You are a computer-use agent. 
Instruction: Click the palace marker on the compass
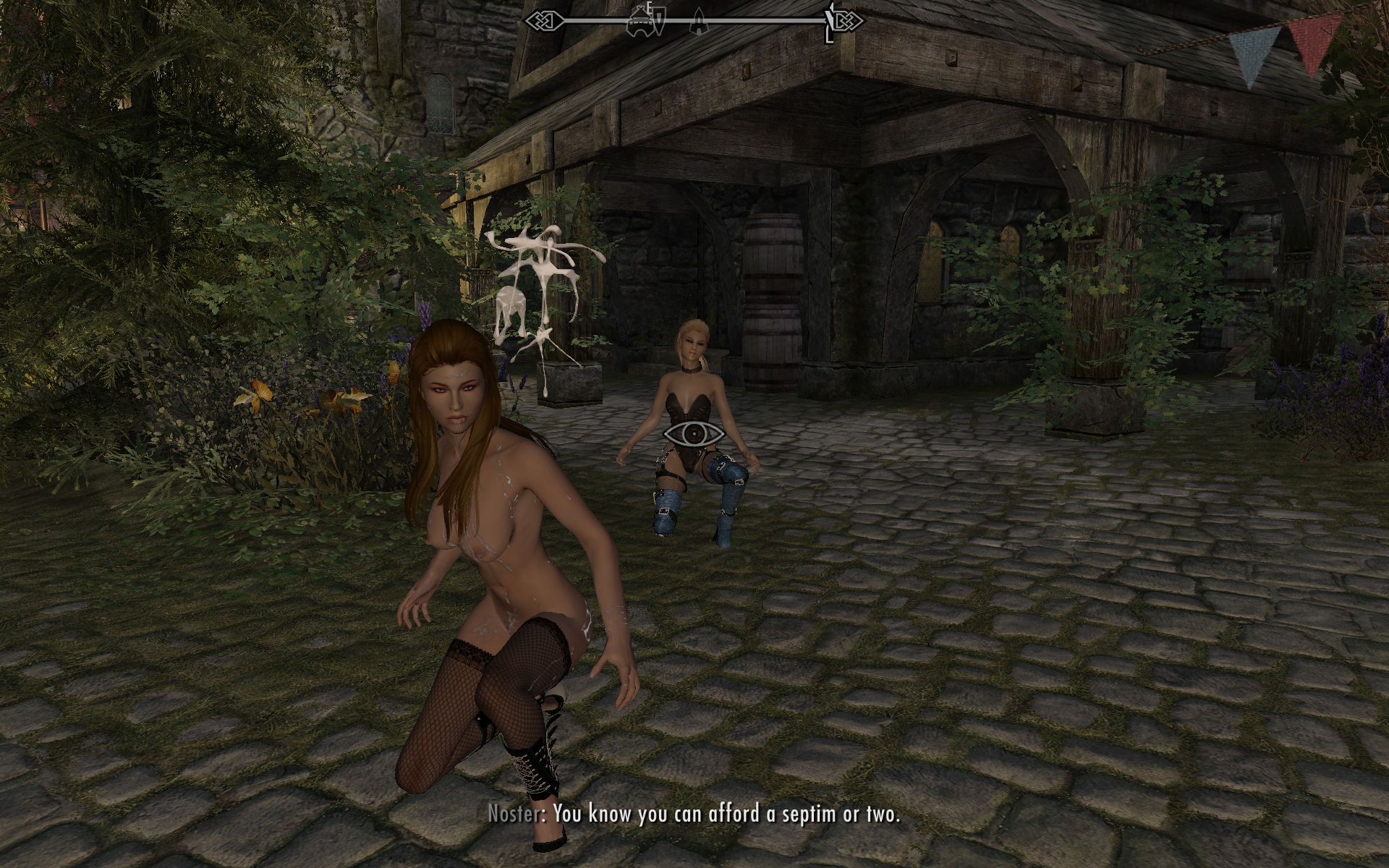click(x=640, y=22)
